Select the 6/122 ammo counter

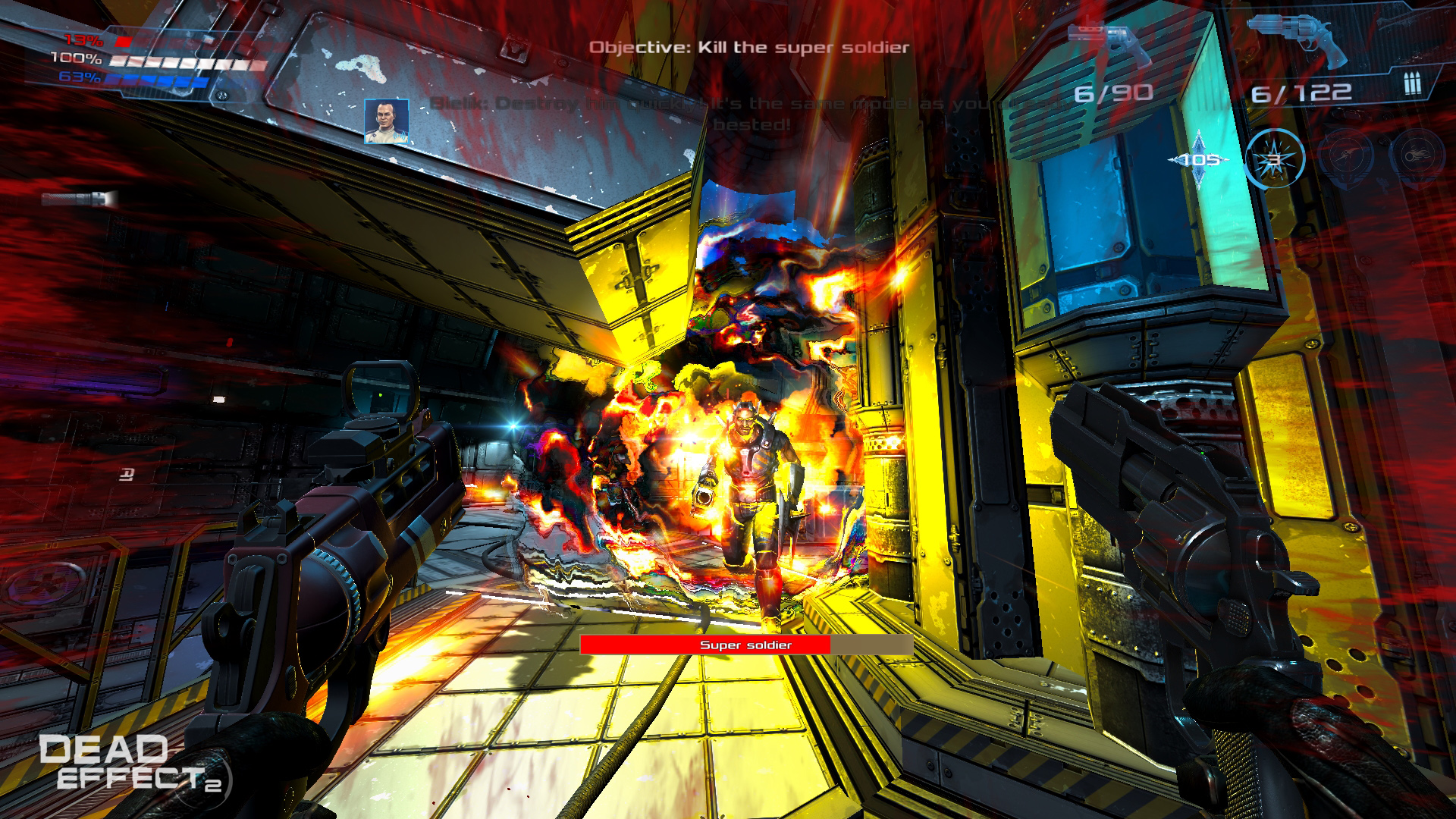pyautogui.click(x=1301, y=92)
